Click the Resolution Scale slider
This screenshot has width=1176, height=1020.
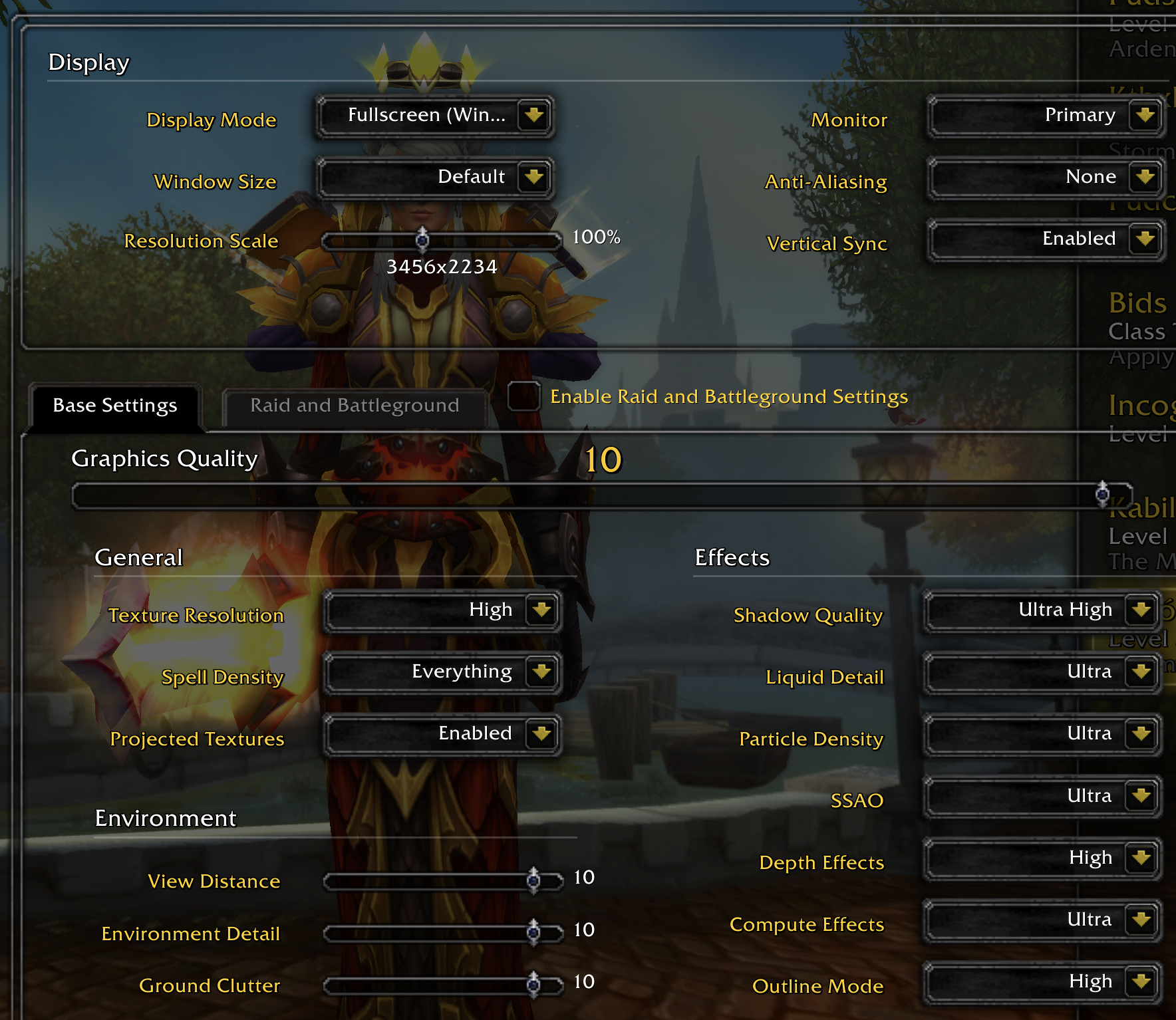(441, 240)
